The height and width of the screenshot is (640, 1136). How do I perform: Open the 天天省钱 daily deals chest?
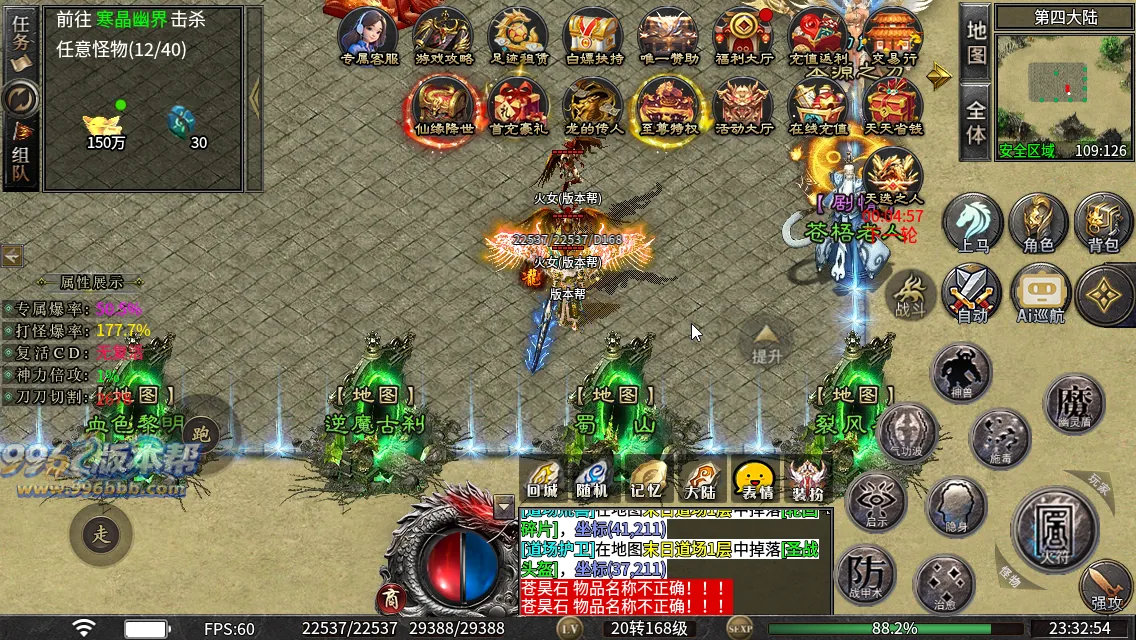tap(893, 105)
